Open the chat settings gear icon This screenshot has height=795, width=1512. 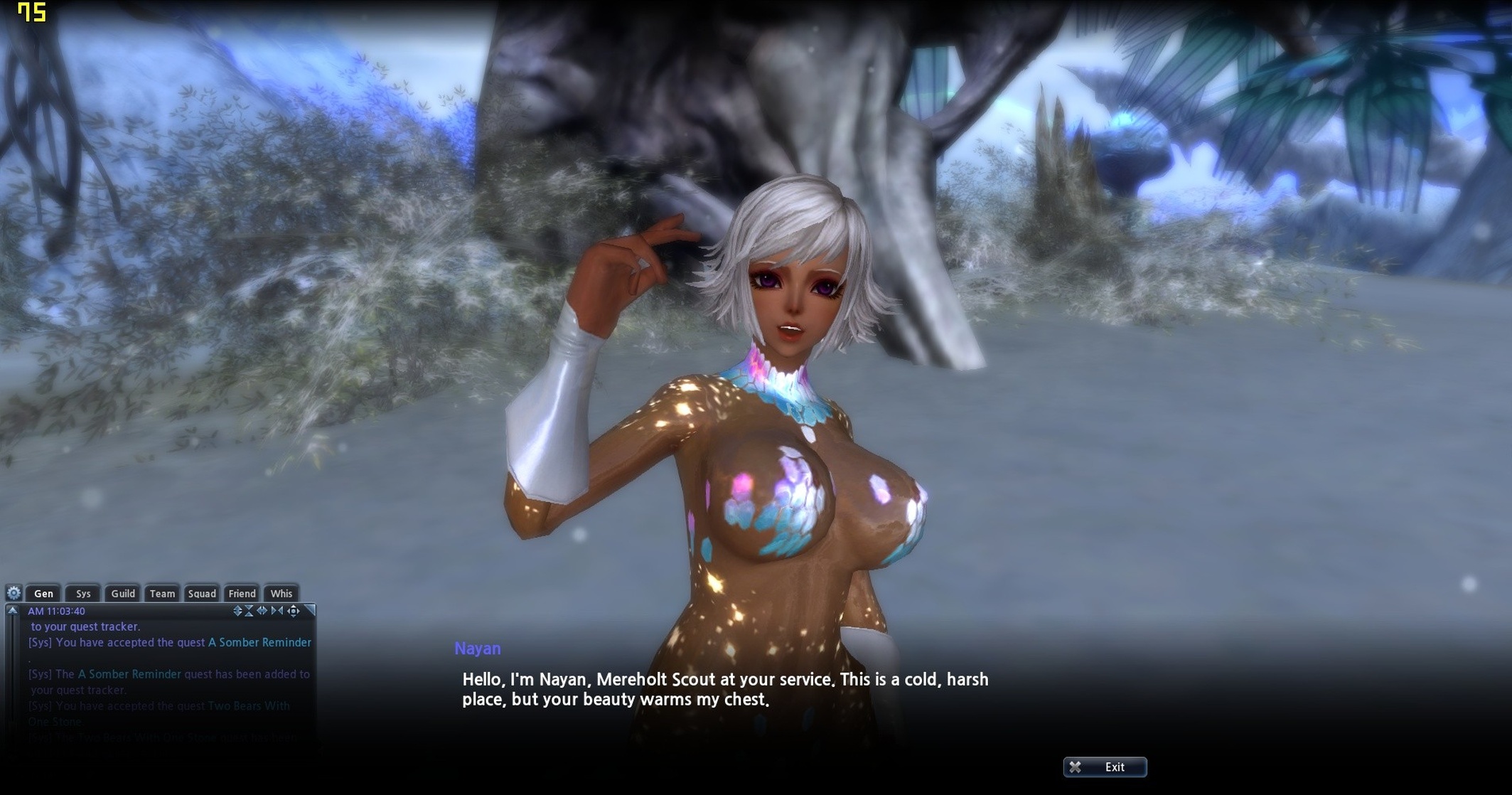pos(14,593)
